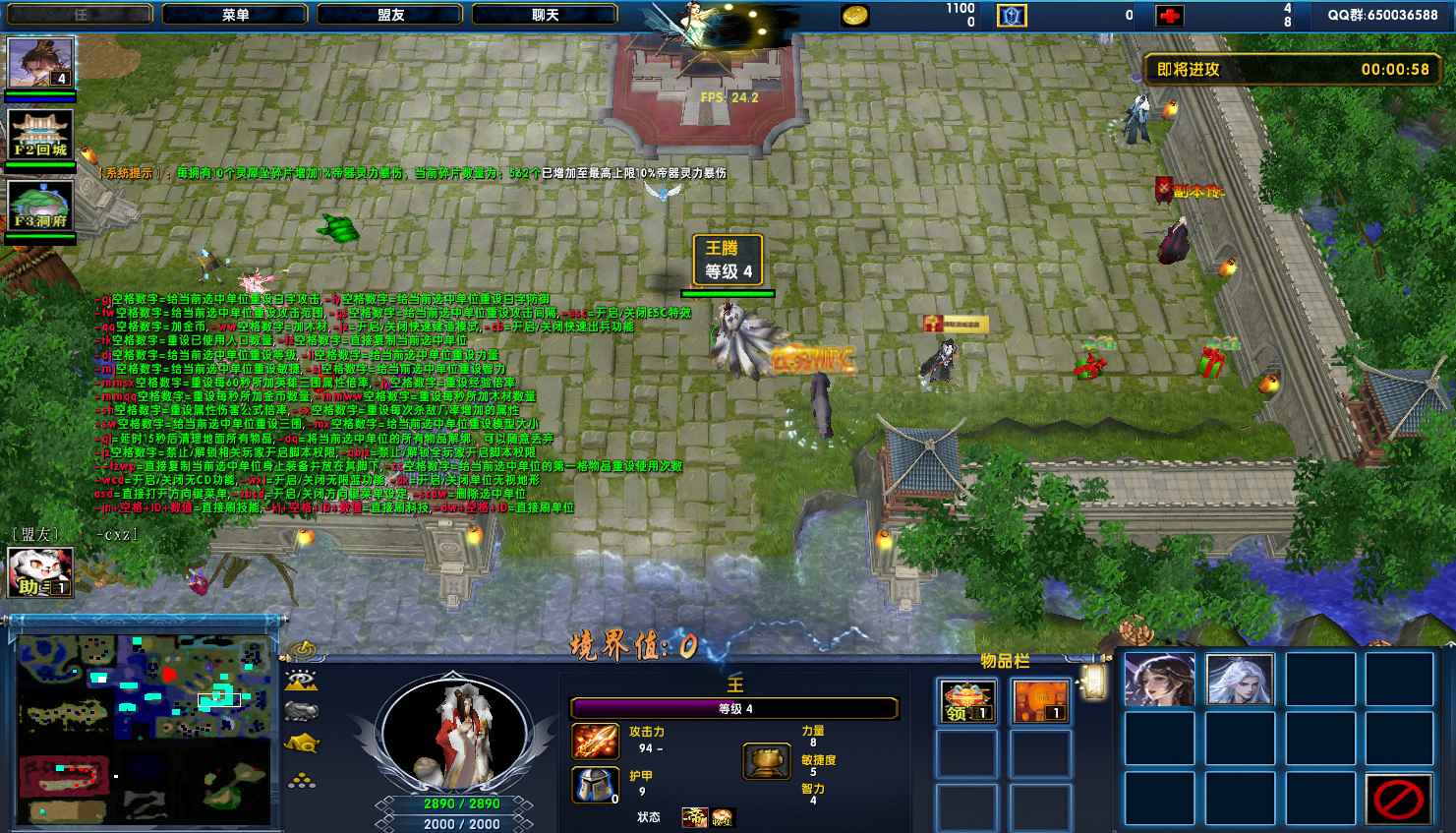This screenshot has height=833, width=1456.
Task: Use the 领 gift item in inventory
Action: (964, 701)
